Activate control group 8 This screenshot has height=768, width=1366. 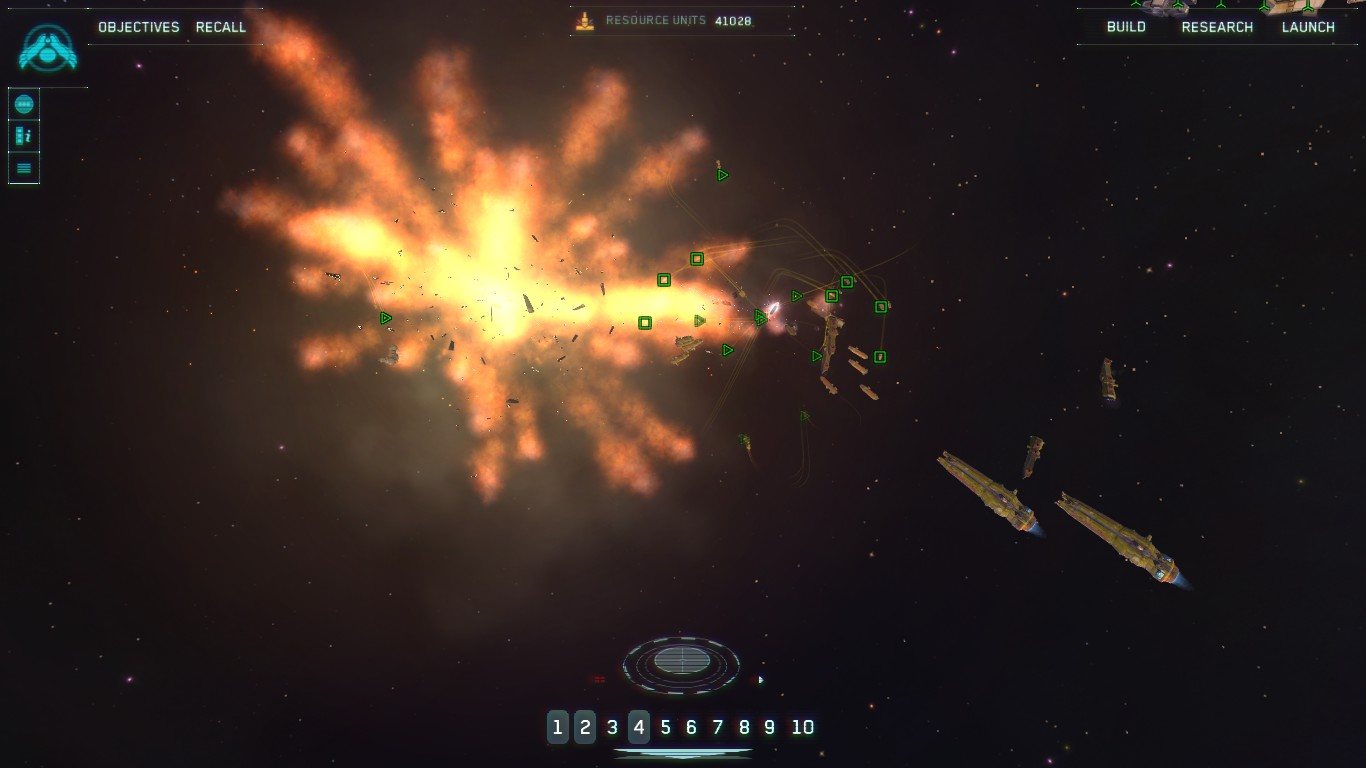pos(743,727)
